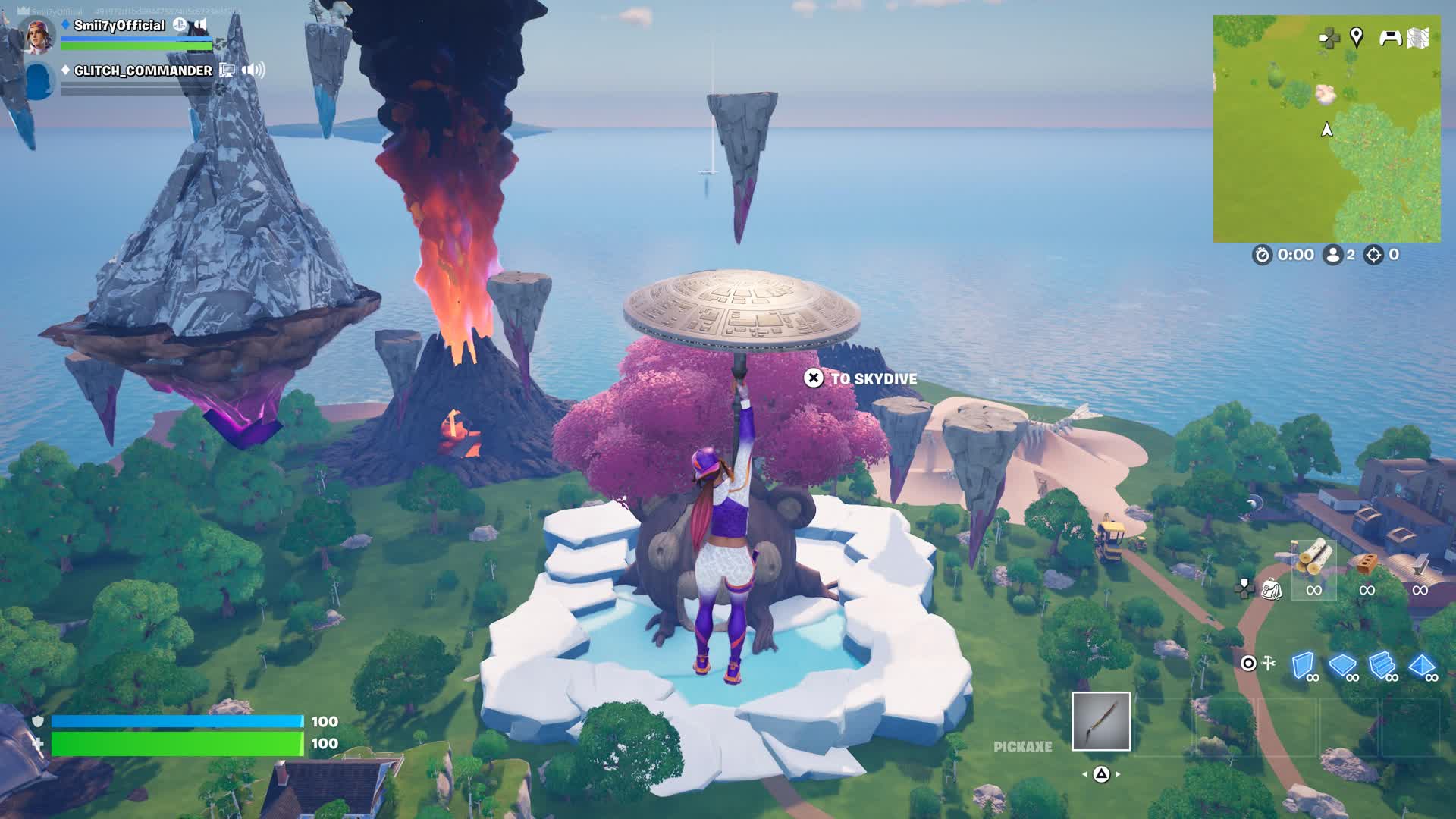Choose the wall build piece
This screenshot has height=819, width=1456.
[1303, 666]
